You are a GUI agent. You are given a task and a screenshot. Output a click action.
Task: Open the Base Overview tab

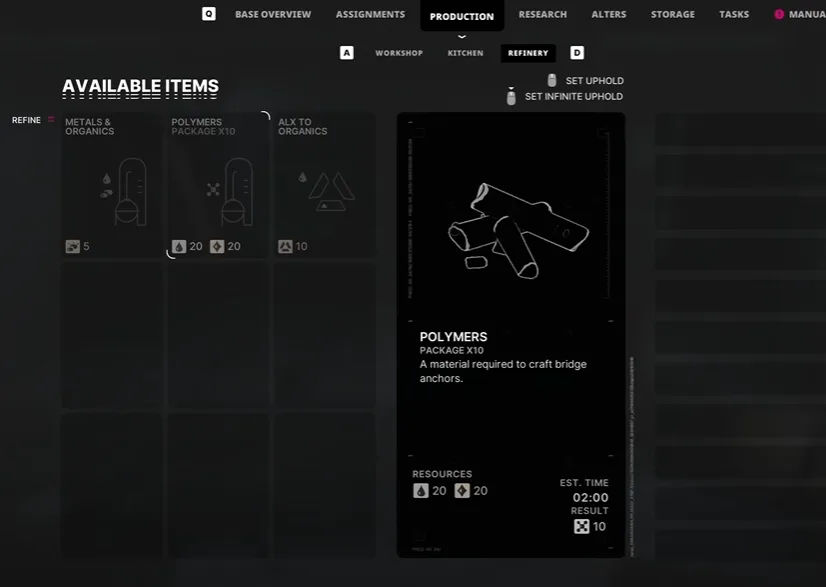(272, 15)
